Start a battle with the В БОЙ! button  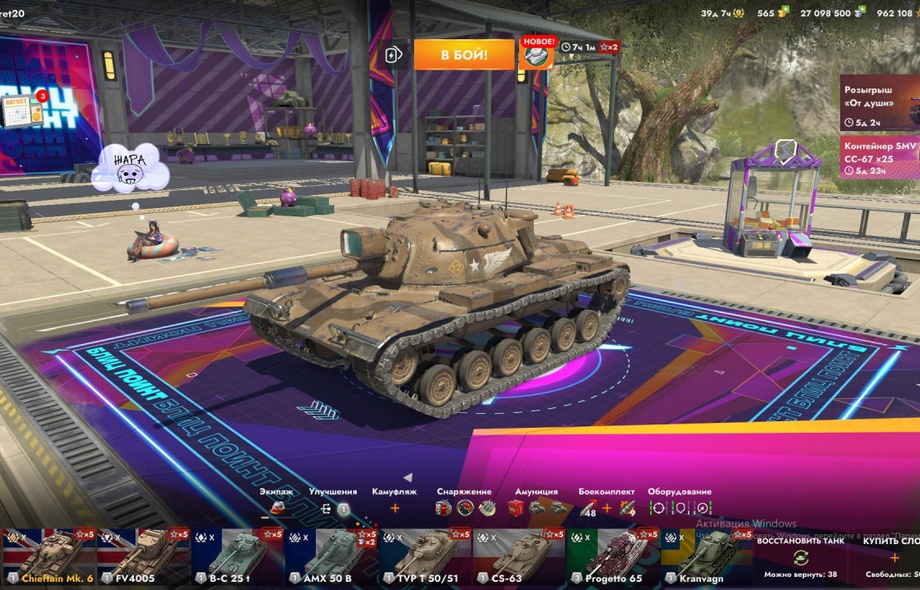tap(450, 54)
